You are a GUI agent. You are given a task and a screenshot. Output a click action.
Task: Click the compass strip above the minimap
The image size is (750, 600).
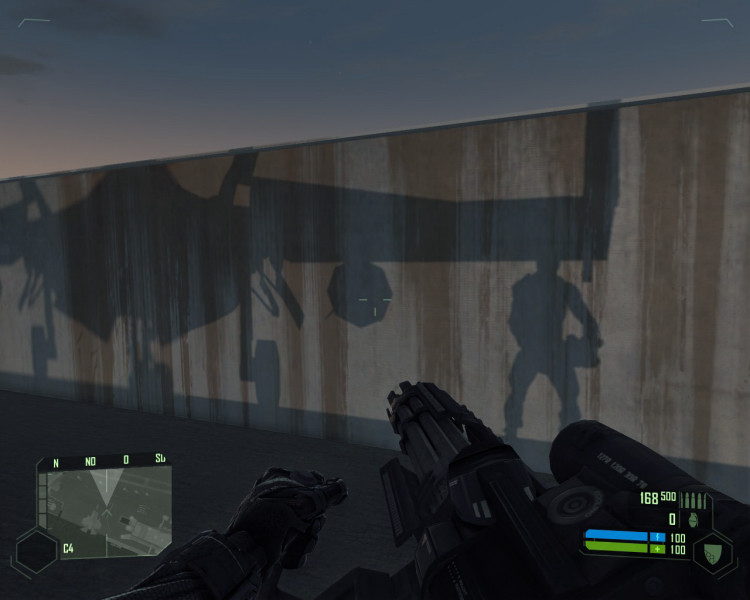[104, 462]
